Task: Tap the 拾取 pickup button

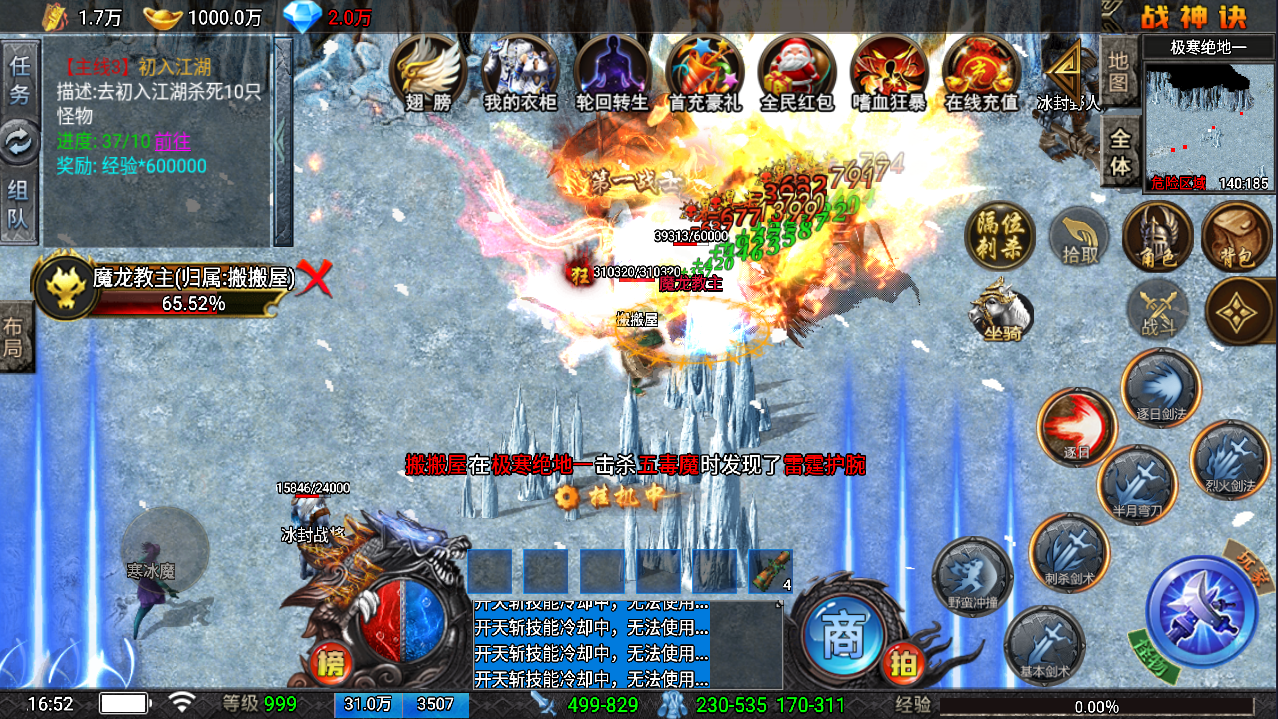Action: point(1079,238)
